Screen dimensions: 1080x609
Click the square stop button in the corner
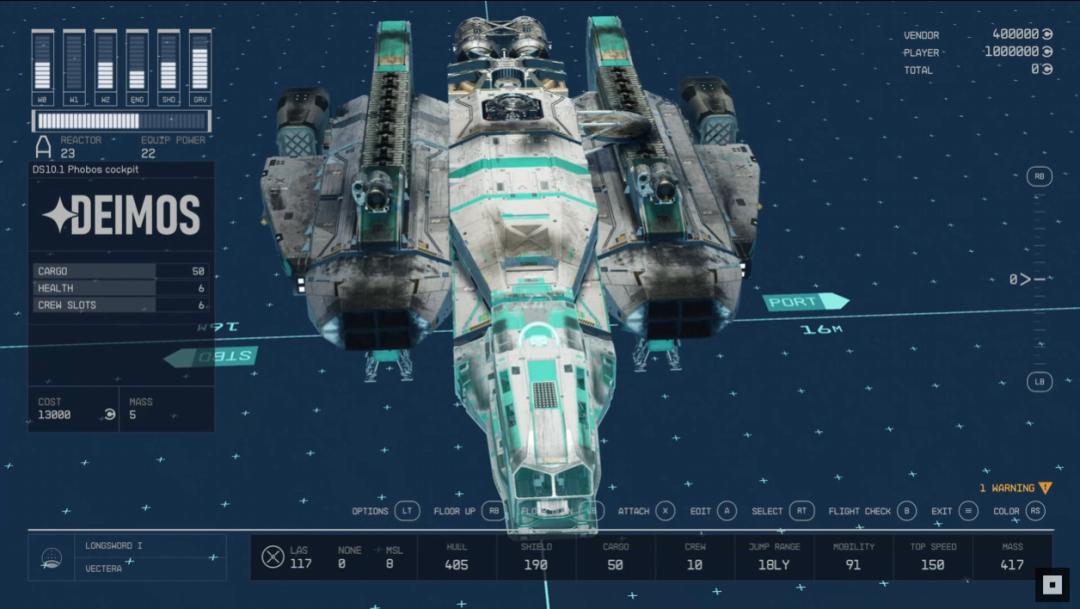1051,584
